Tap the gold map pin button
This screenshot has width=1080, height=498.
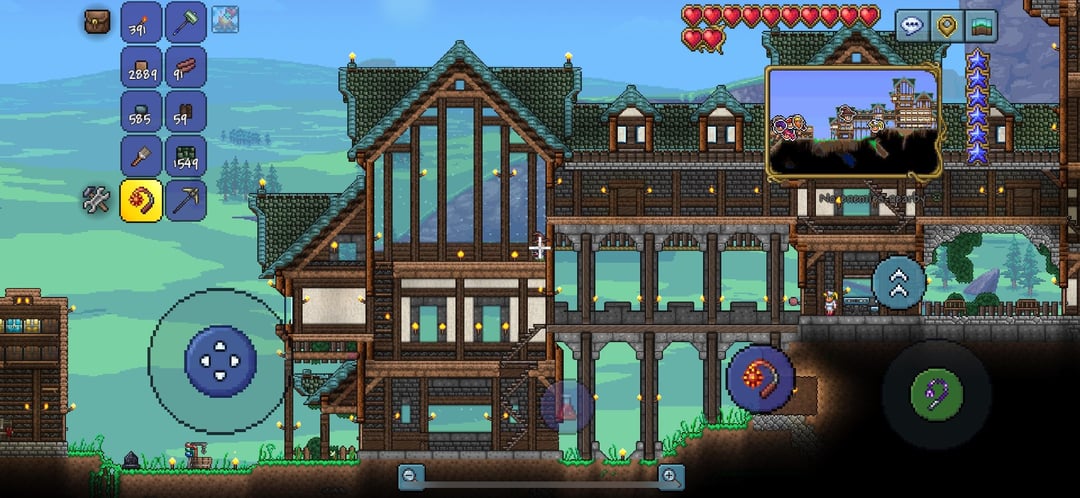click(945, 26)
